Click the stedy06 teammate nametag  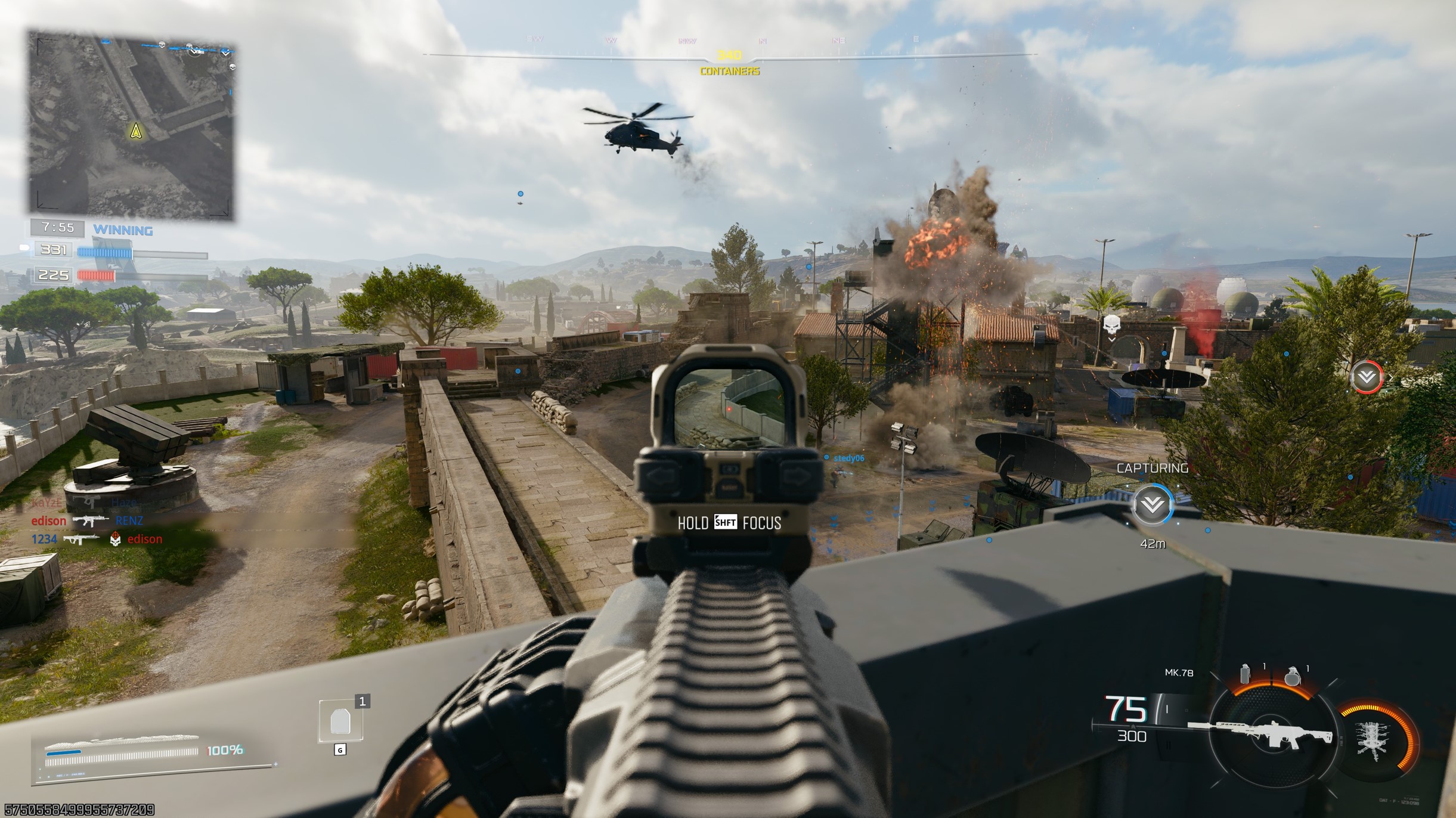tap(848, 458)
